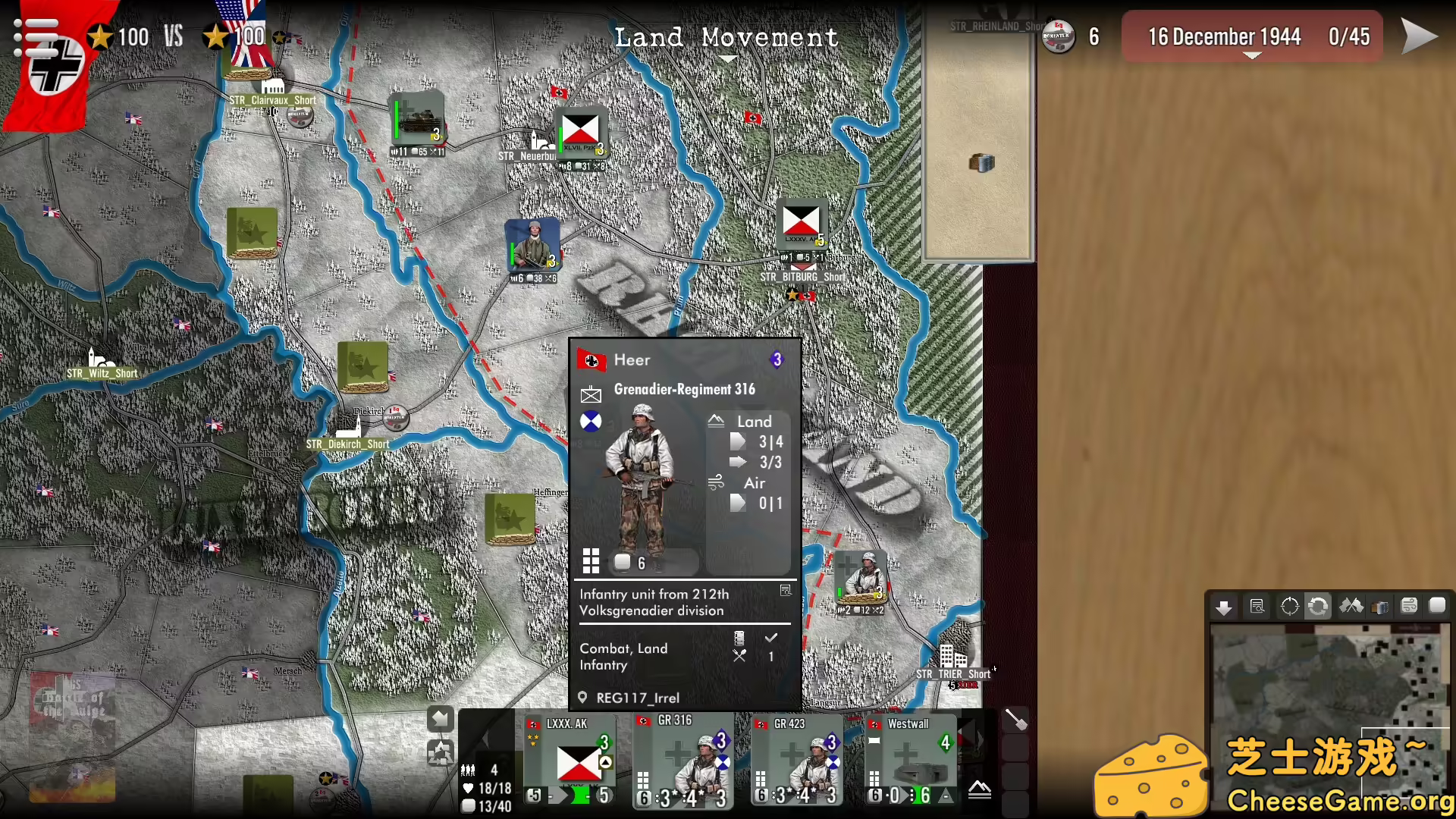Toggle the down-arrow minimap control
The image size is (1456, 819).
(1225, 607)
